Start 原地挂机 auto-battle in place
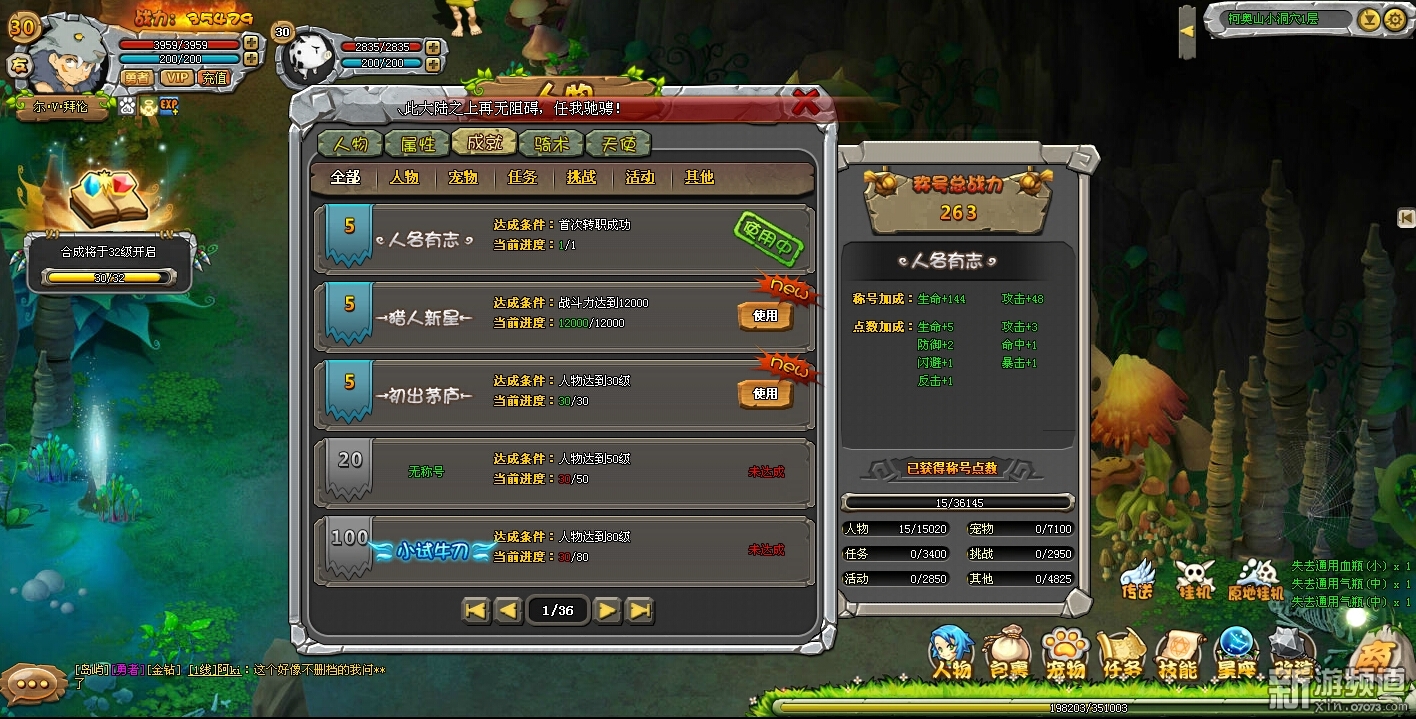The image size is (1416, 719). [x=1254, y=578]
